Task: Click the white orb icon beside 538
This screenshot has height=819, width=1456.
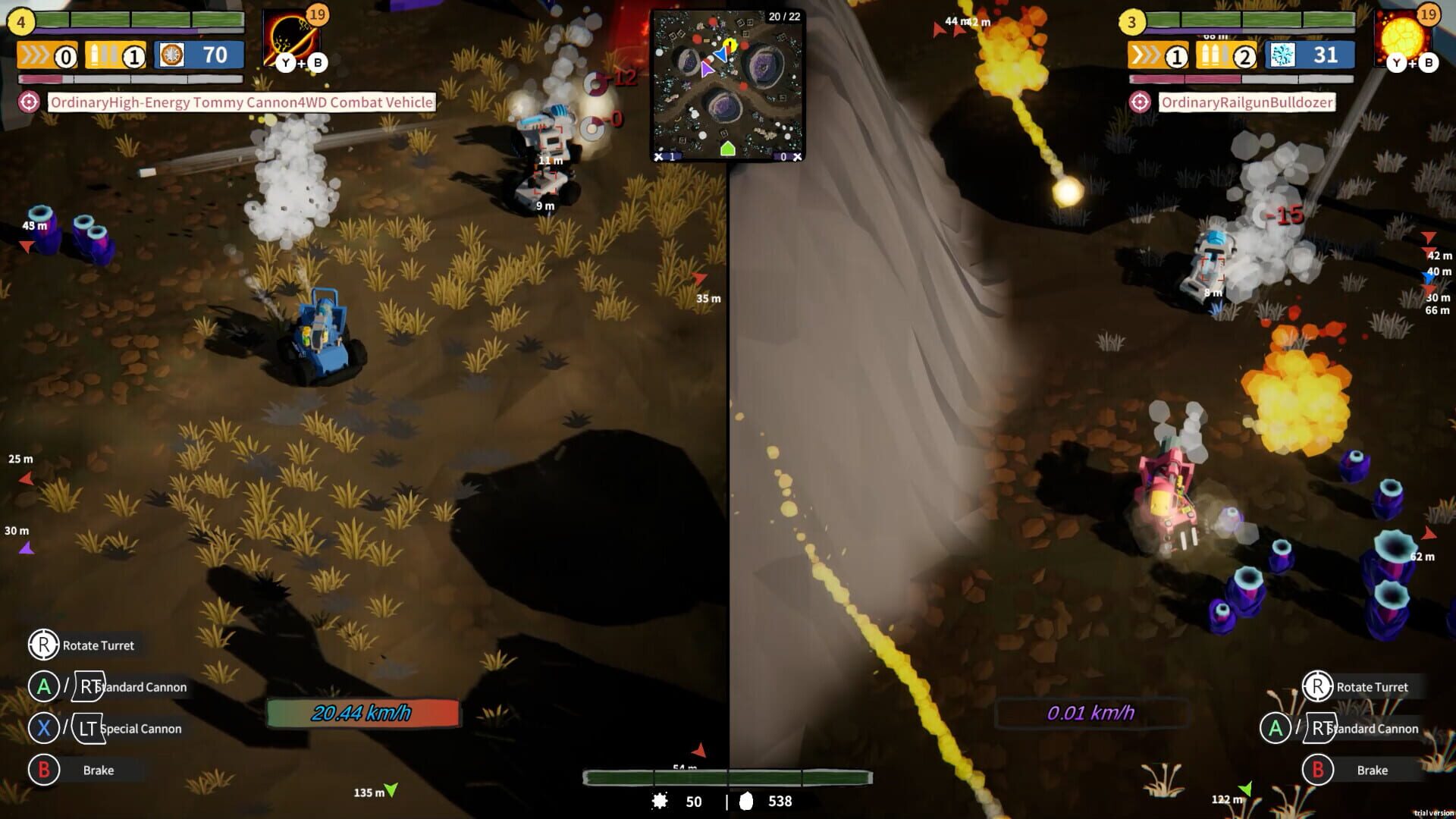Action: 748,802
